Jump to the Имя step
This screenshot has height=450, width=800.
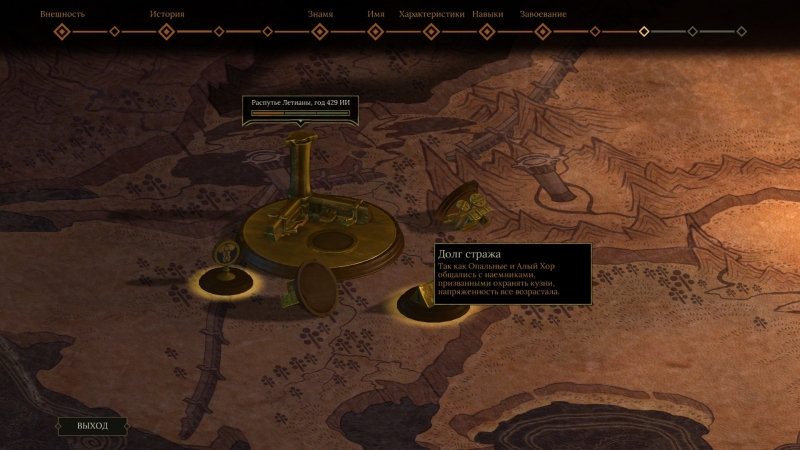coord(376,31)
